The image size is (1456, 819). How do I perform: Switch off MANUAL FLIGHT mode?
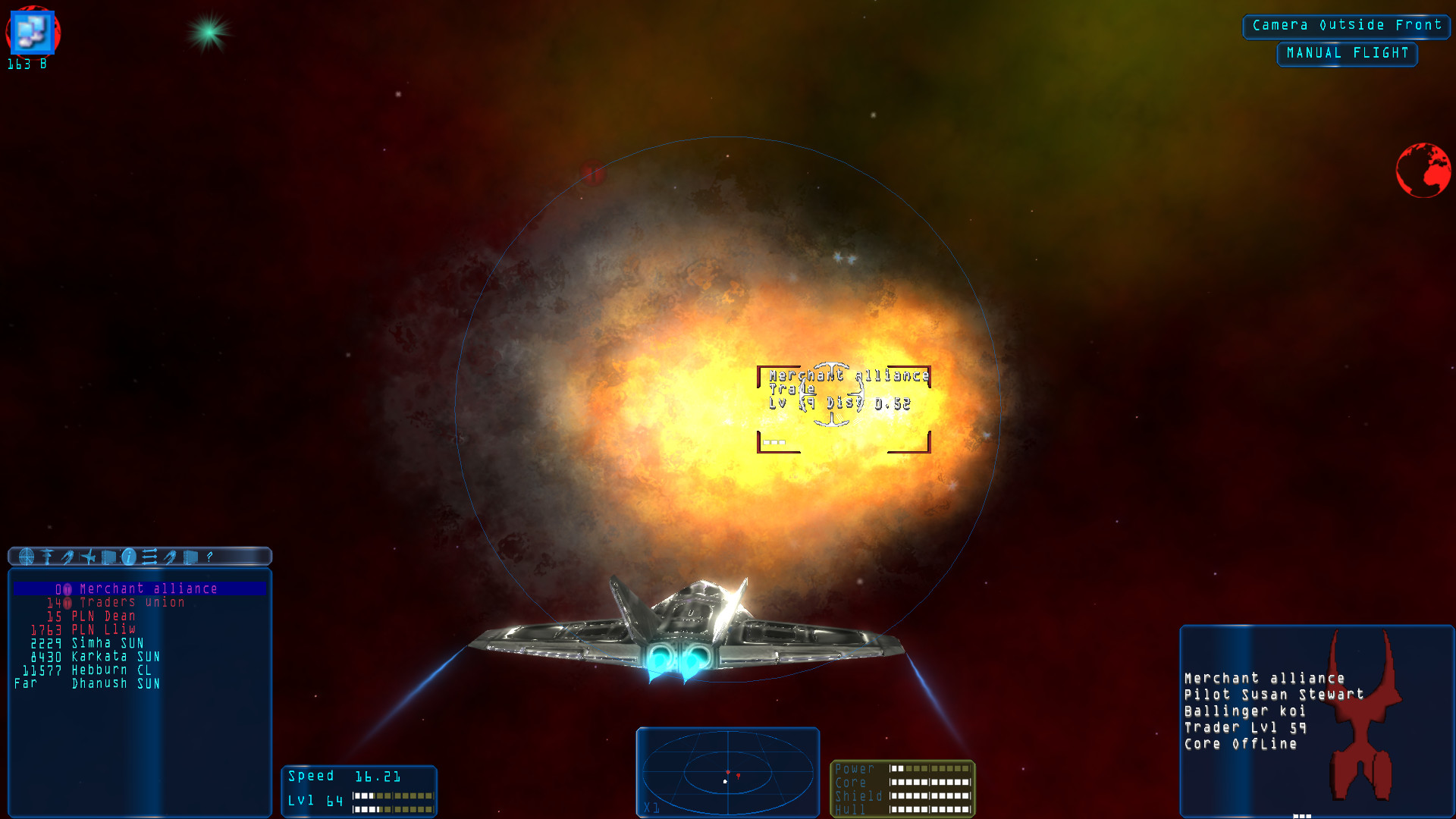click(x=1347, y=53)
